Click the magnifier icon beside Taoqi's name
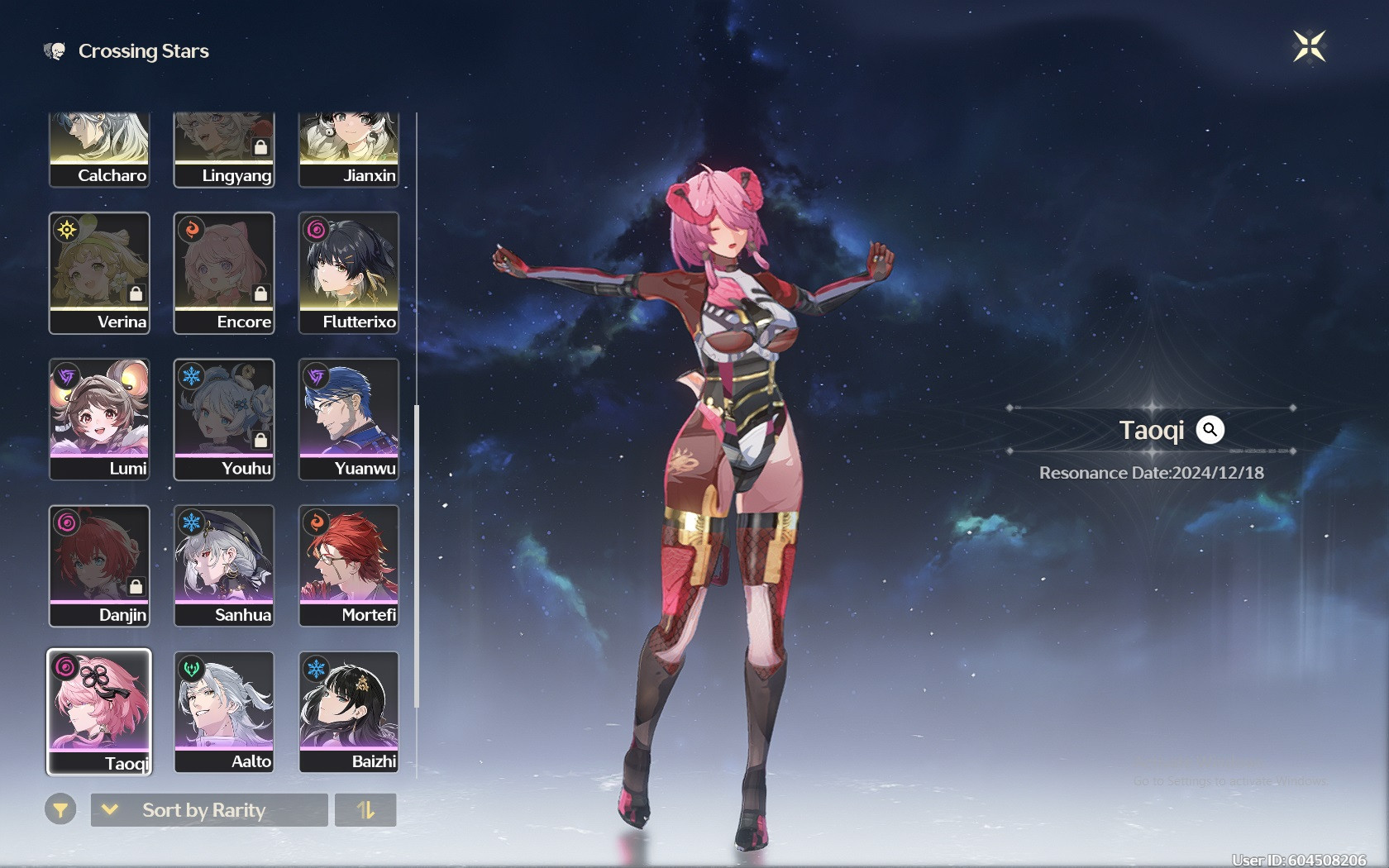This screenshot has width=1389, height=868. (x=1210, y=430)
